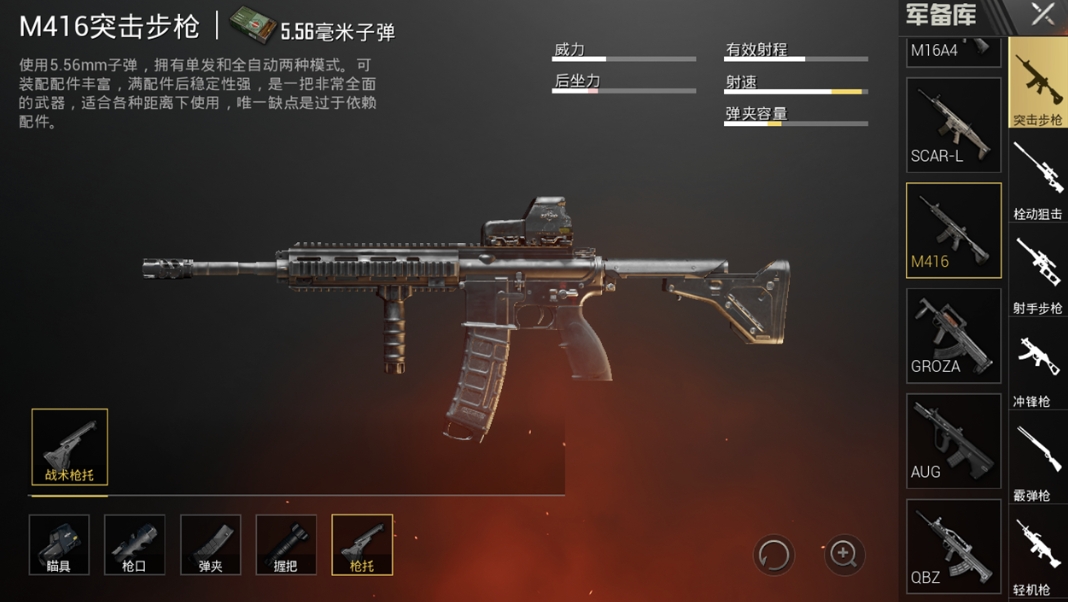Select the M416 weapon tile
1068x602 pixels.
coord(953,230)
